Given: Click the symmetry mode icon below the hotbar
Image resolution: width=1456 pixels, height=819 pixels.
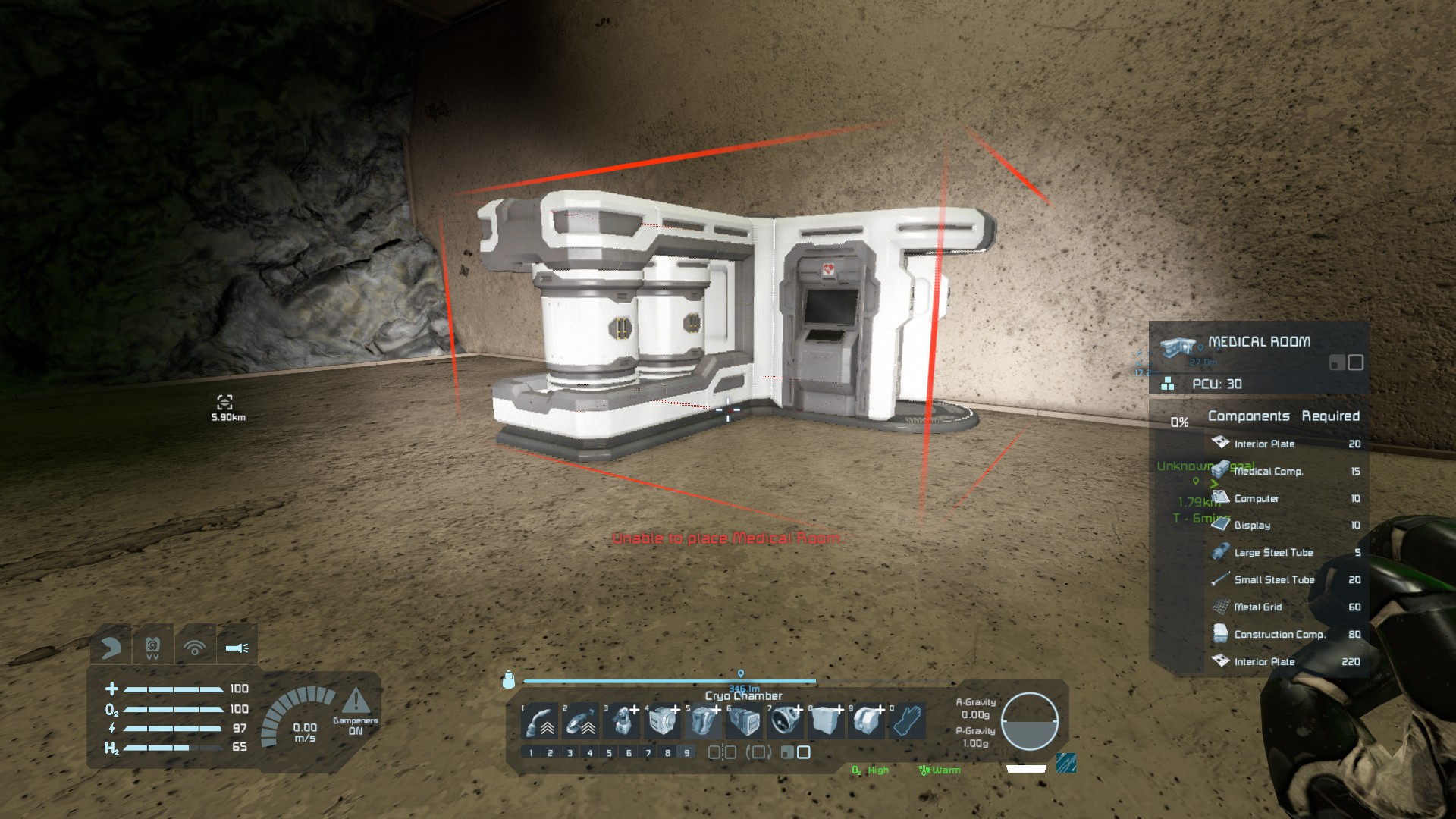Looking at the screenshot, I should [722, 752].
